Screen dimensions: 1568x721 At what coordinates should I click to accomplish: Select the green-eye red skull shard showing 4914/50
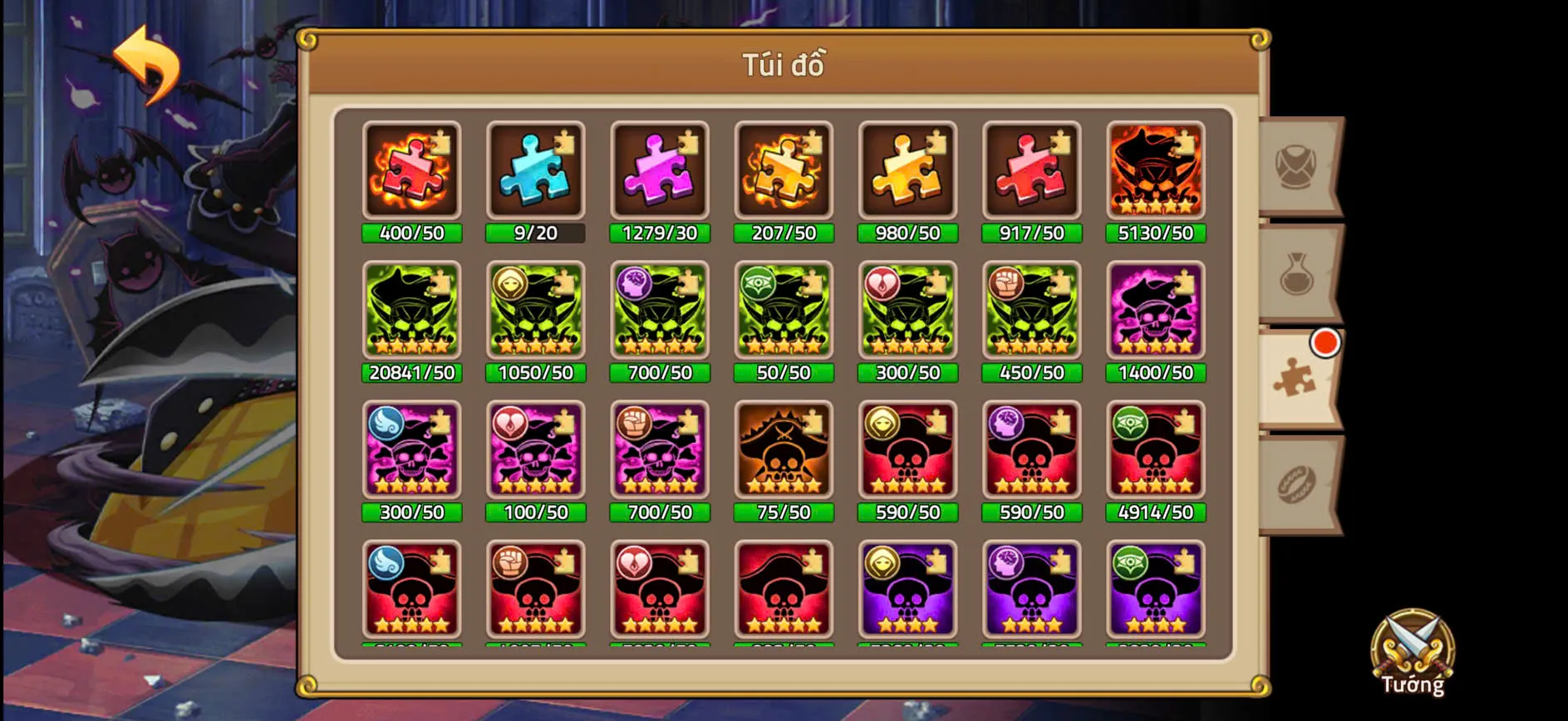[x=1155, y=451]
